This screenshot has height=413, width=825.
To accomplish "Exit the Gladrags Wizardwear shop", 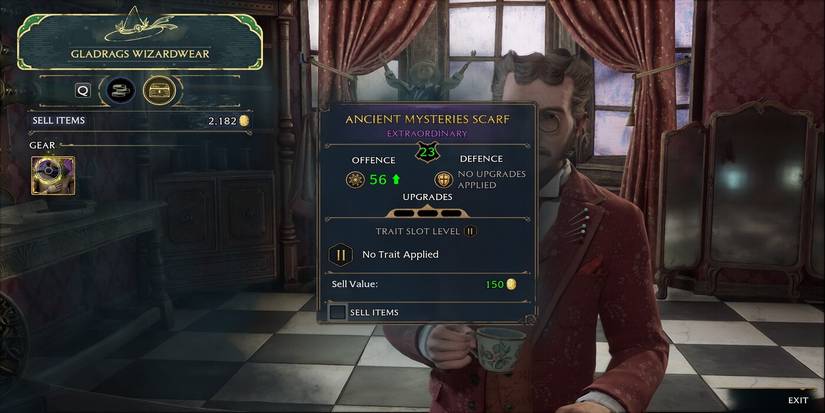I will click(x=797, y=400).
